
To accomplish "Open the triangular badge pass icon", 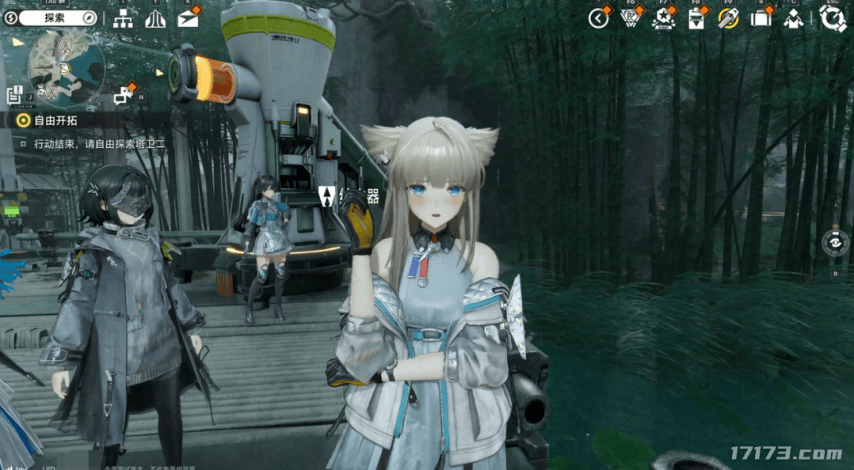I will 630,18.
